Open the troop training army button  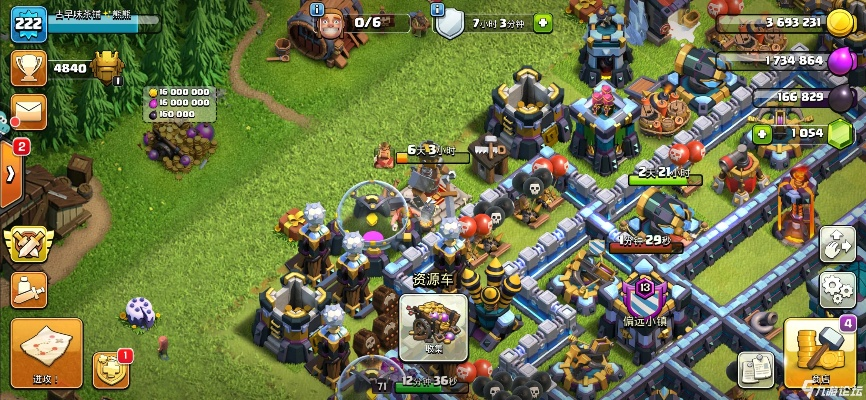(x=28, y=290)
